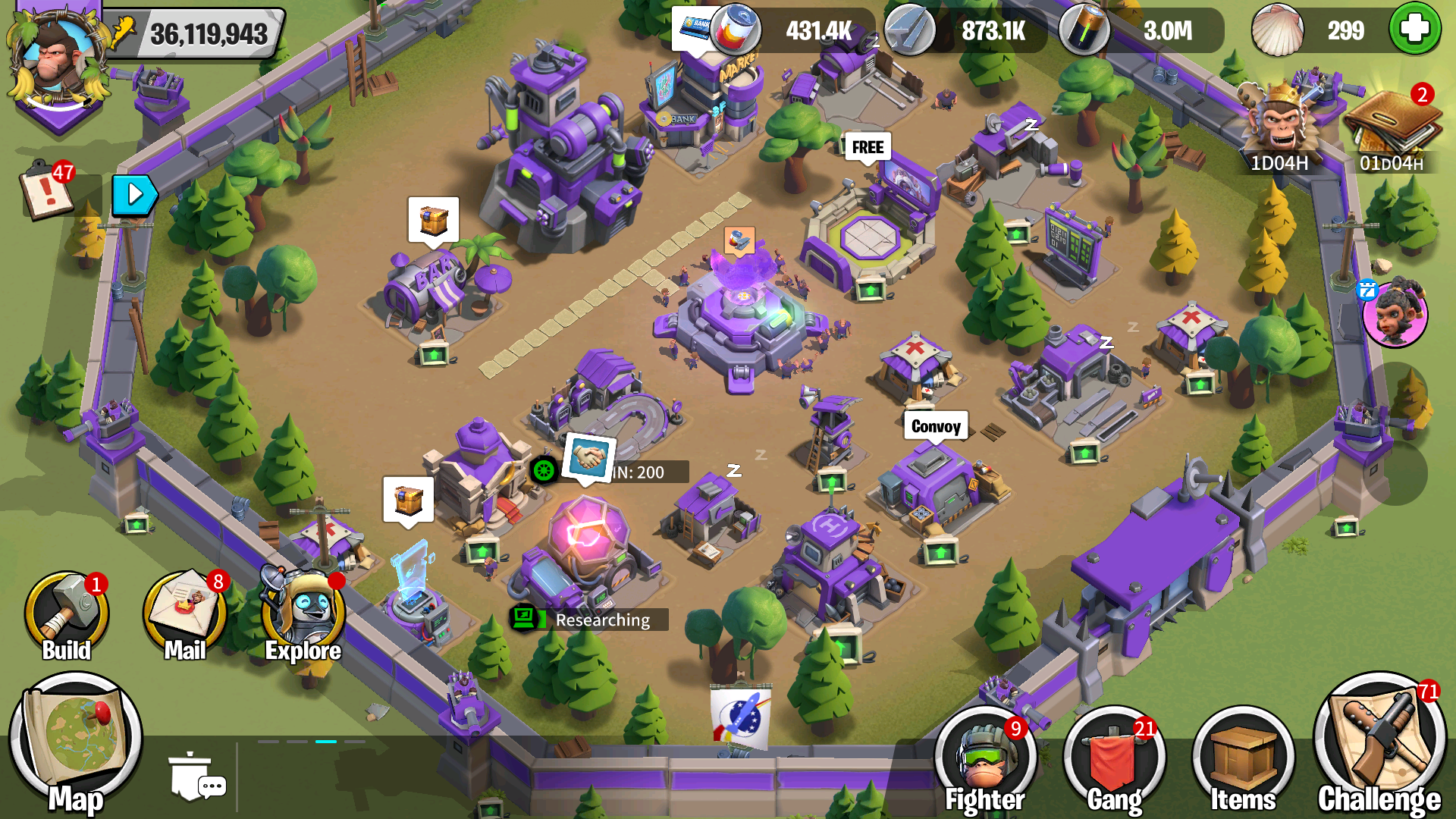
Task: Click the blue arrow expand button
Action: tap(134, 195)
